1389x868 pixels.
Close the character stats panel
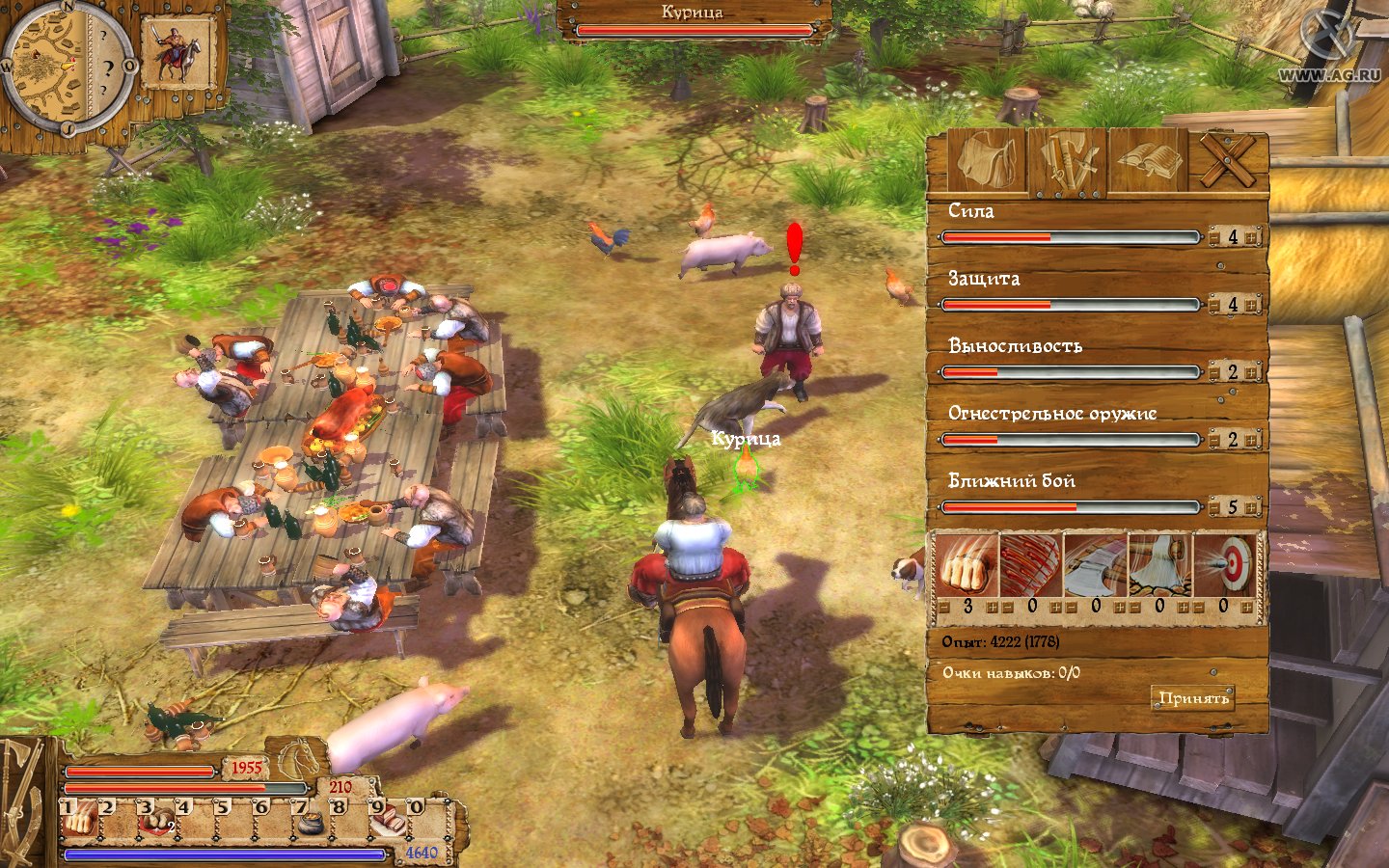point(1228,161)
